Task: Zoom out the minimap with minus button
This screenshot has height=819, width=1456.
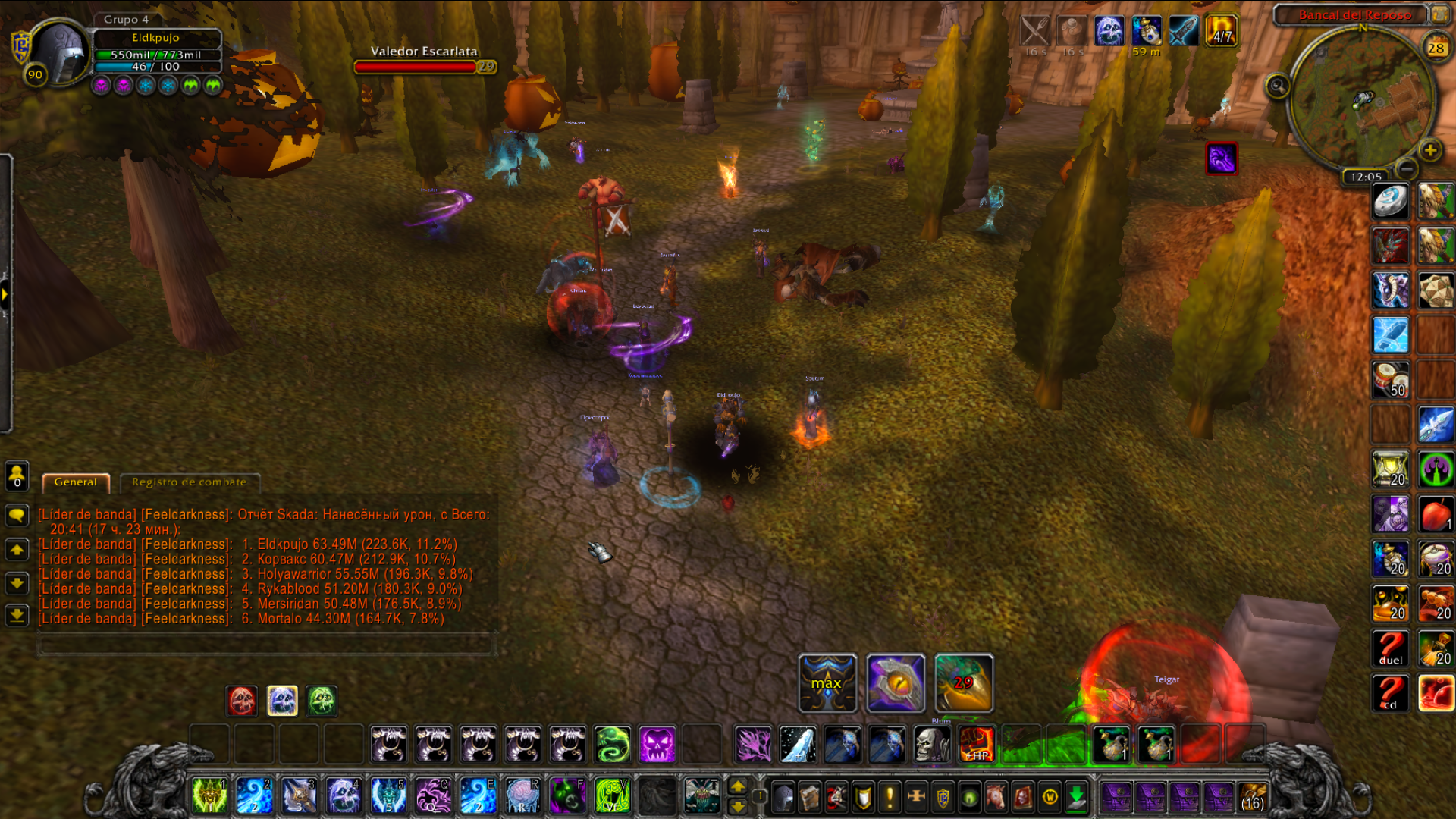Action: pos(1406,168)
